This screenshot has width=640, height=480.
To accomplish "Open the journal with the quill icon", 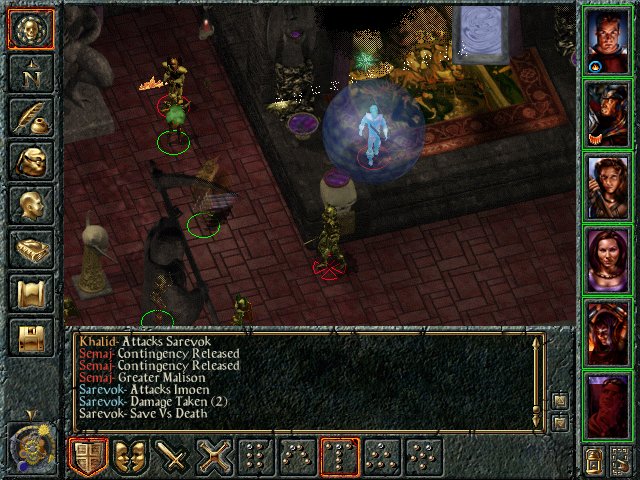I will [30, 117].
